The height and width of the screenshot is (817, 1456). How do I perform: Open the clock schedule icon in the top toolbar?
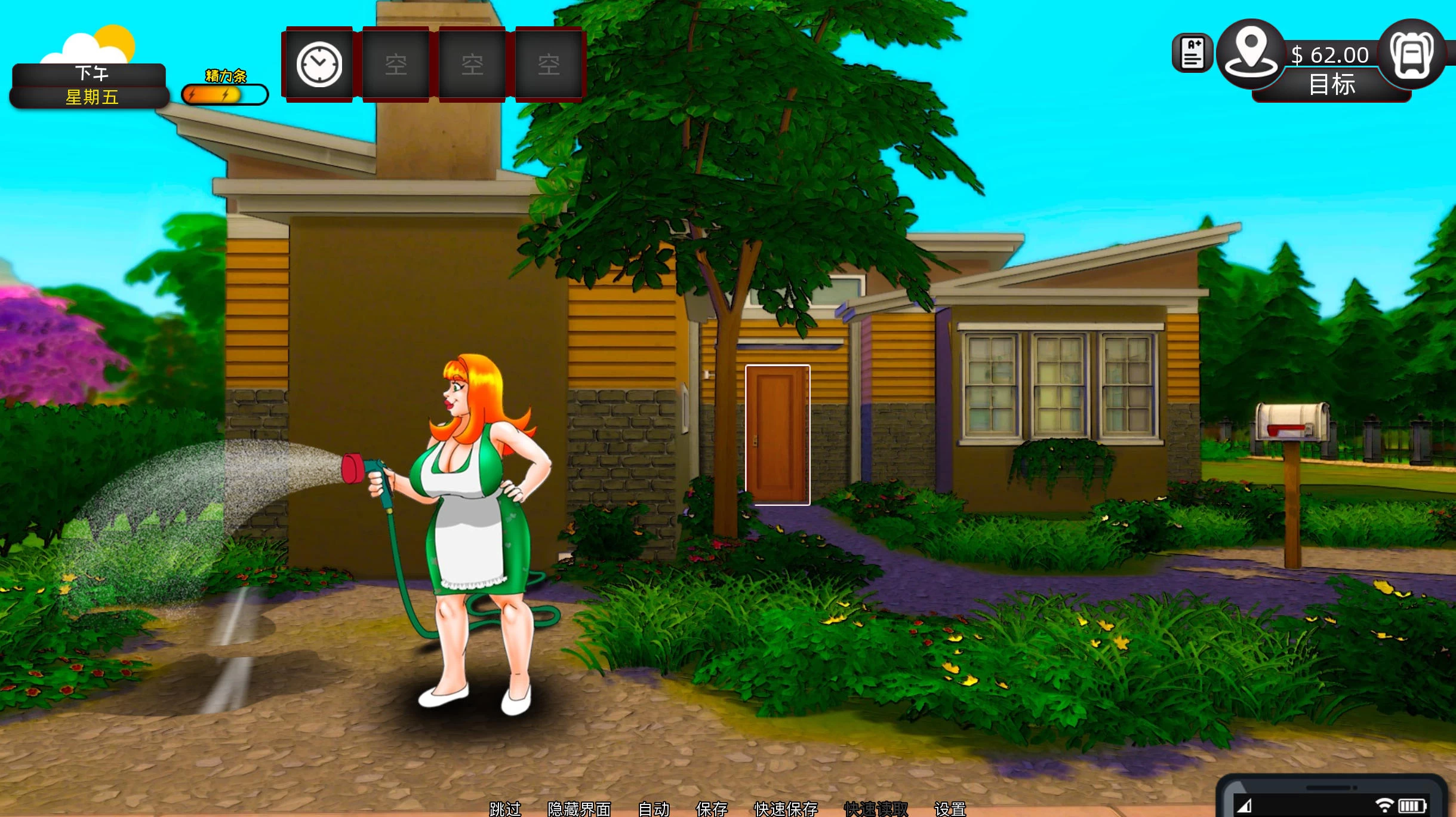tap(318, 64)
